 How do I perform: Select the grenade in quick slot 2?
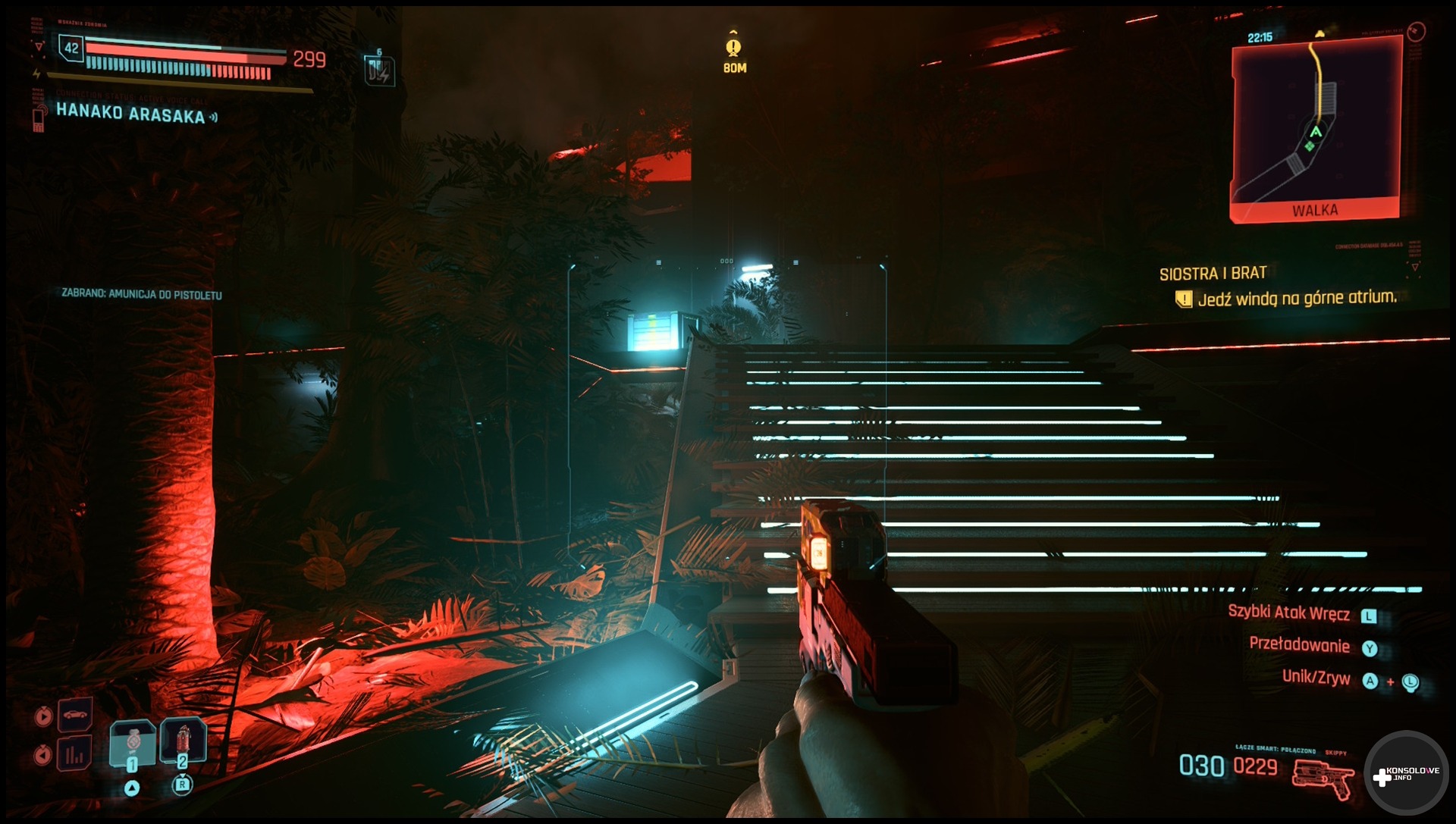(x=183, y=739)
